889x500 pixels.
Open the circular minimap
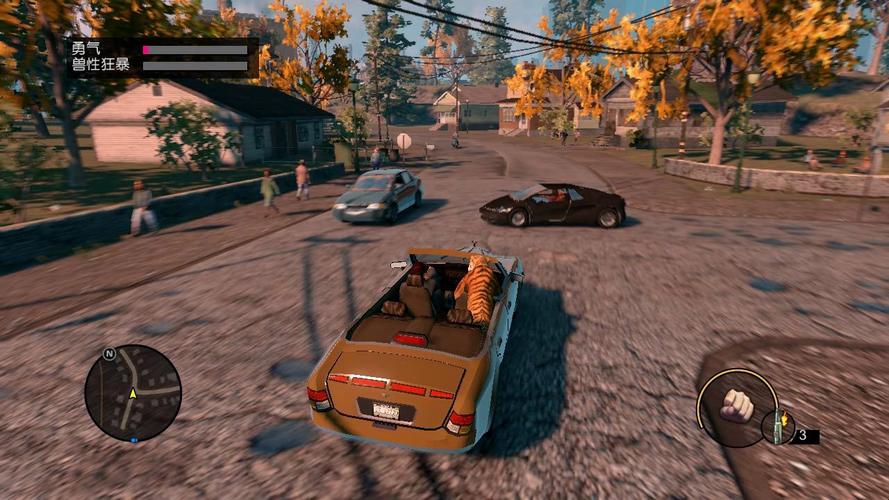coord(133,393)
